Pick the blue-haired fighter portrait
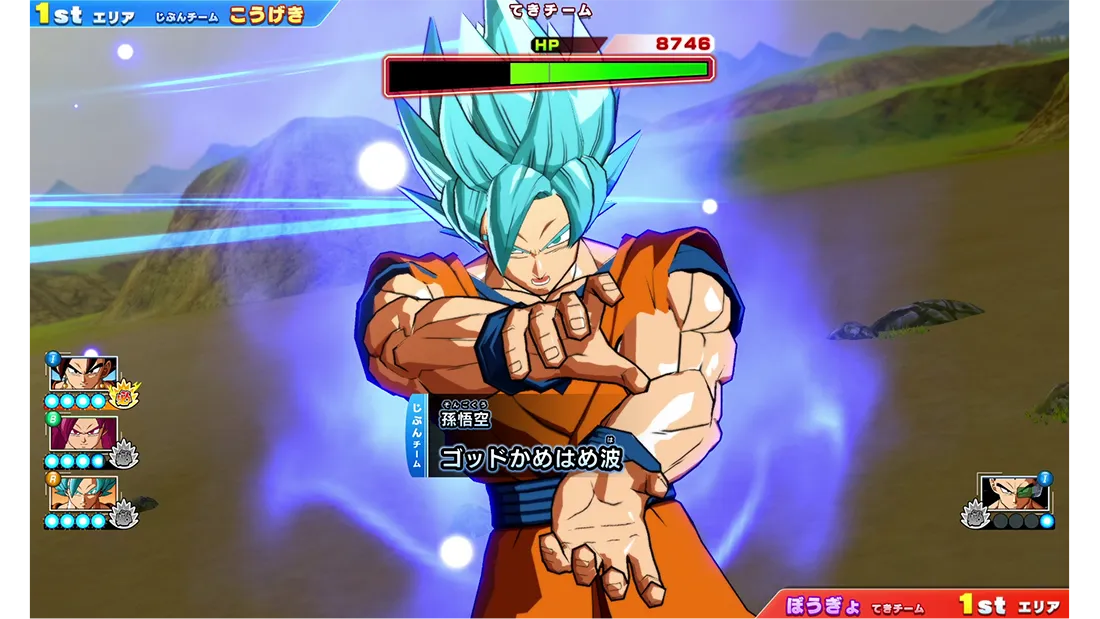 coord(83,493)
